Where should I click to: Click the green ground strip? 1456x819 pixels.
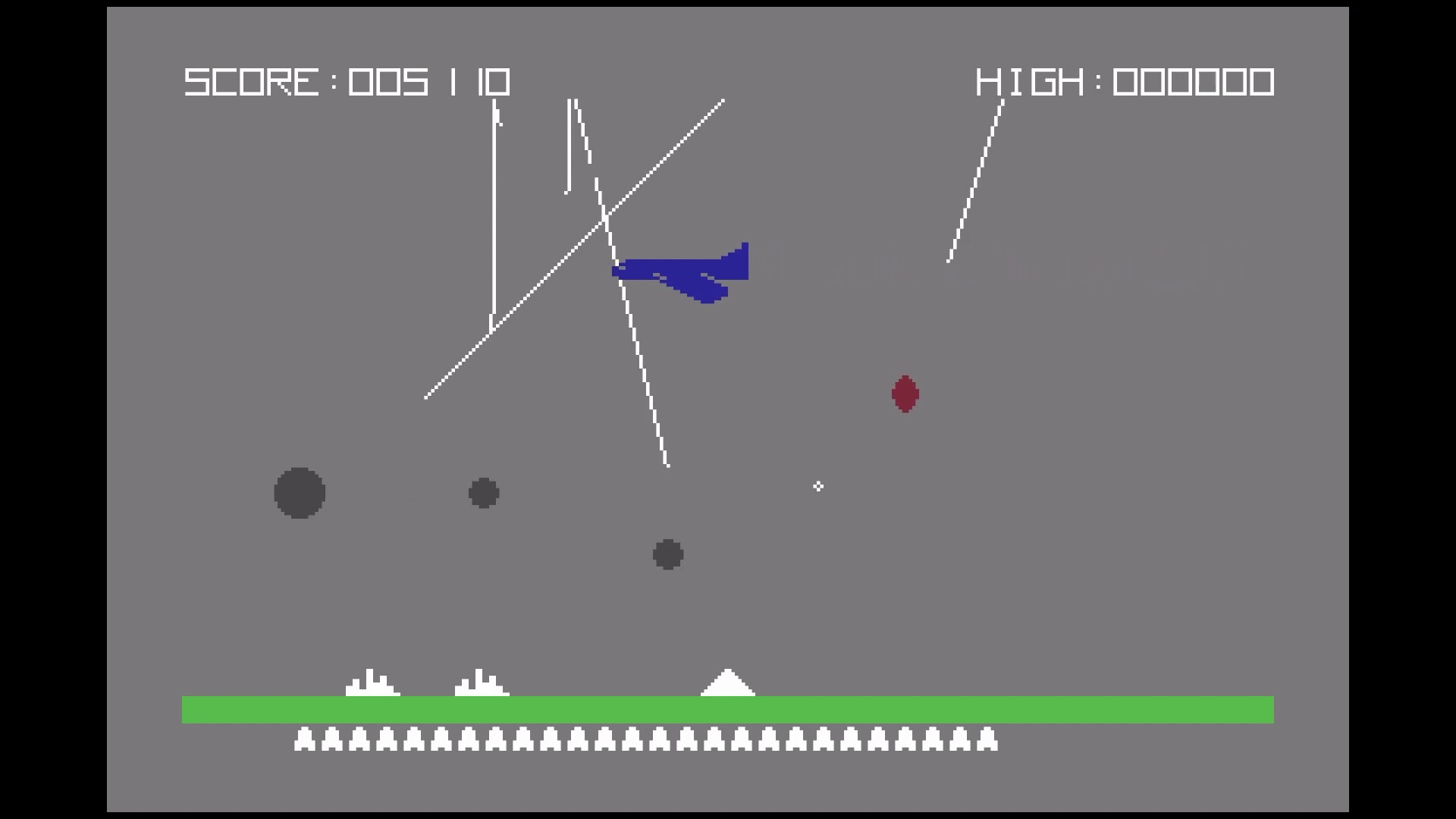pos(728,707)
